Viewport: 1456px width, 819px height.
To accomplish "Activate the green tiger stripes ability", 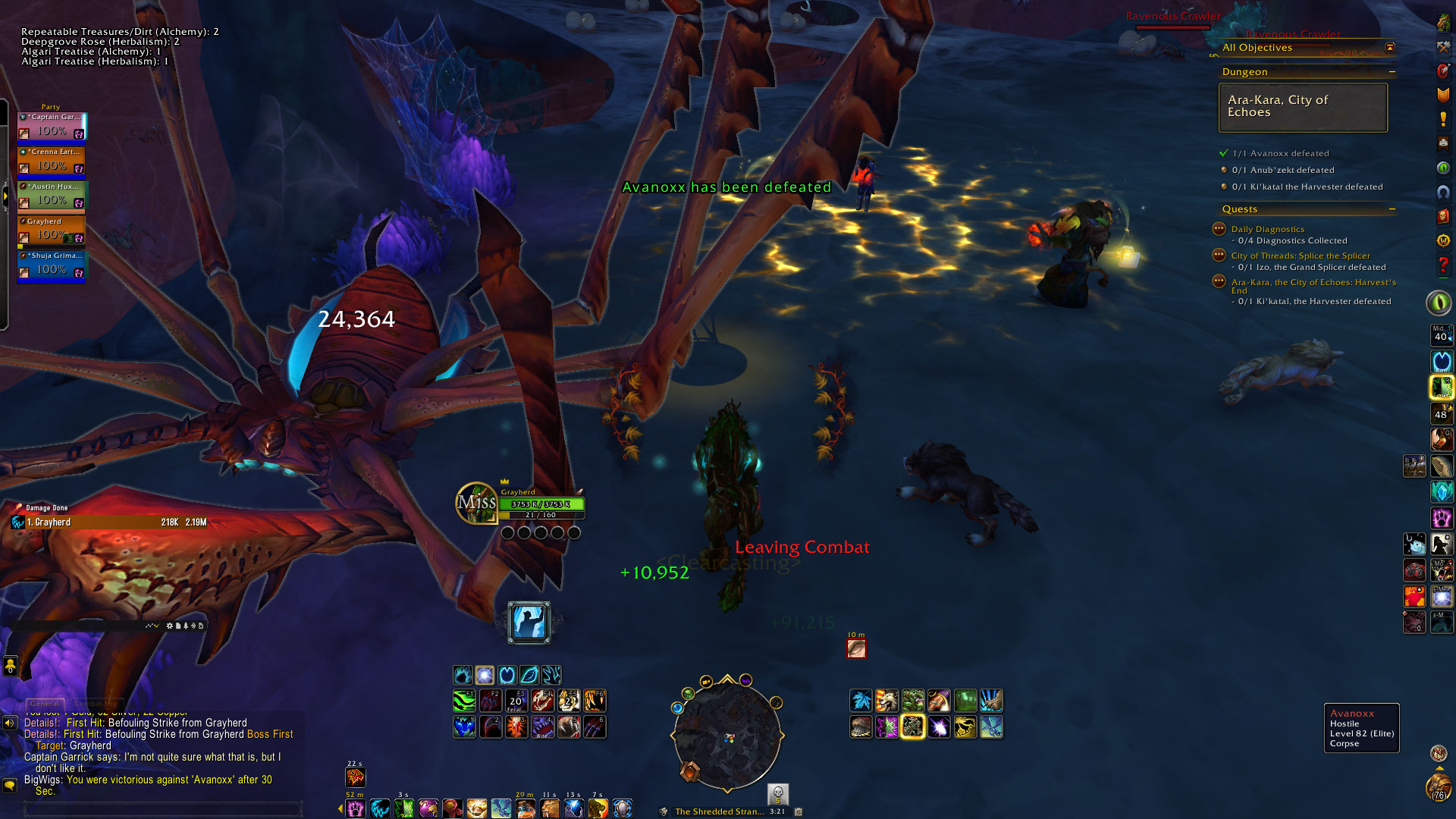I will point(464,701).
